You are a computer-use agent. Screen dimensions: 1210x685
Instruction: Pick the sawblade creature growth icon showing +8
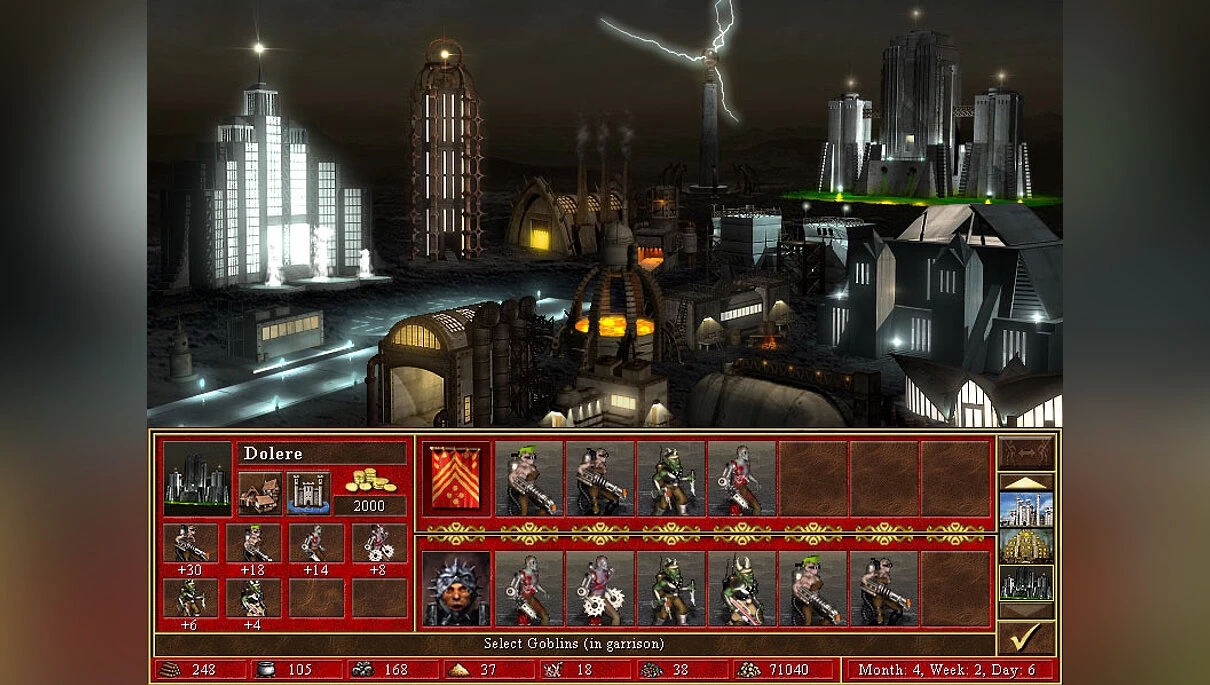click(379, 544)
